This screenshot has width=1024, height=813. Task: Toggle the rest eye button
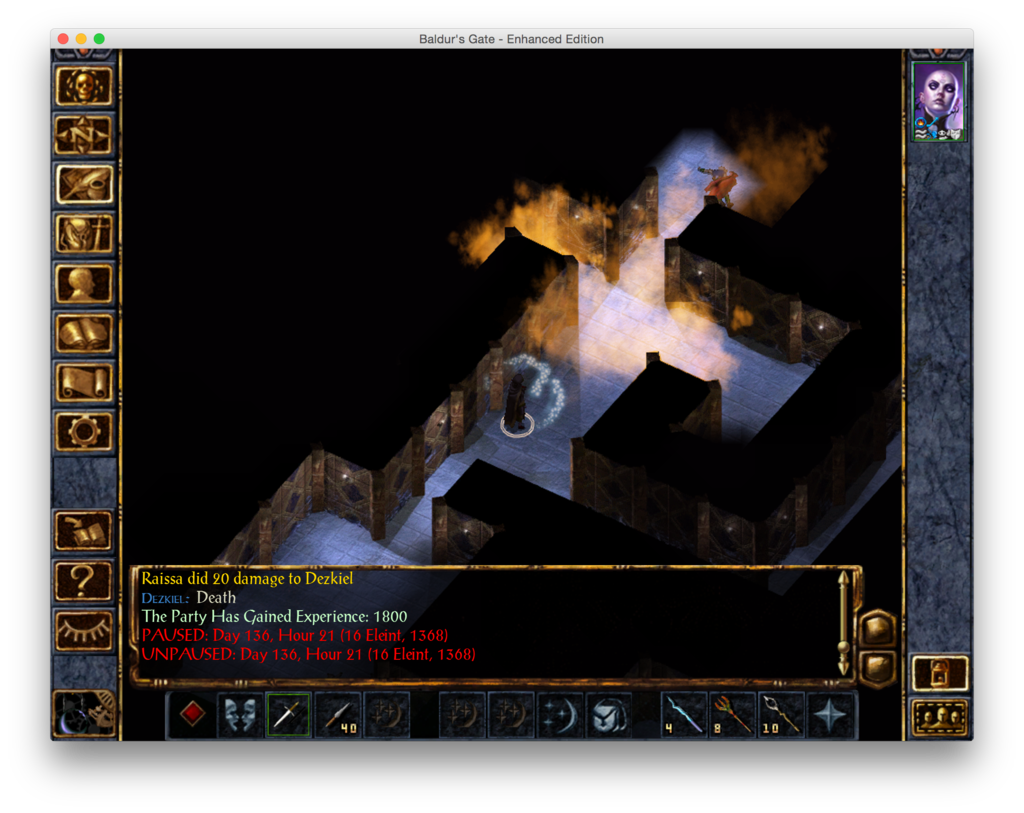84,629
